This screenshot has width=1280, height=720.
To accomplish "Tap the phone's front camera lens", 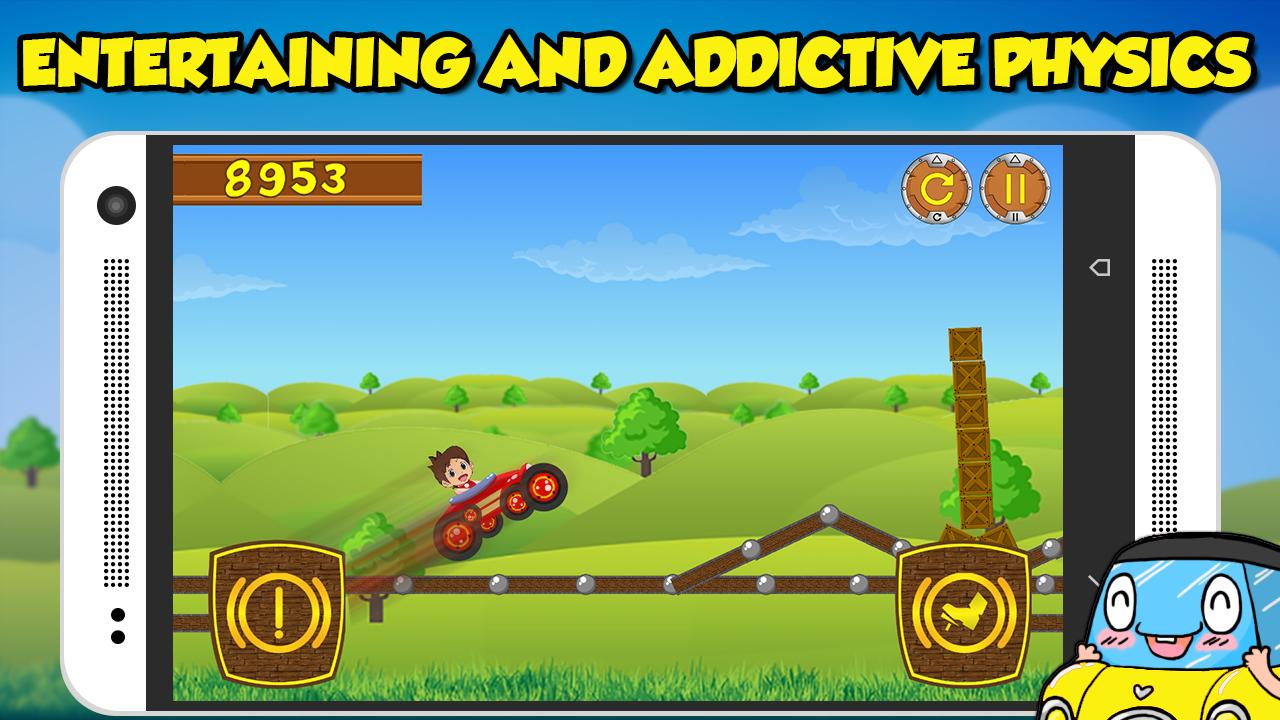I will pos(116,205).
